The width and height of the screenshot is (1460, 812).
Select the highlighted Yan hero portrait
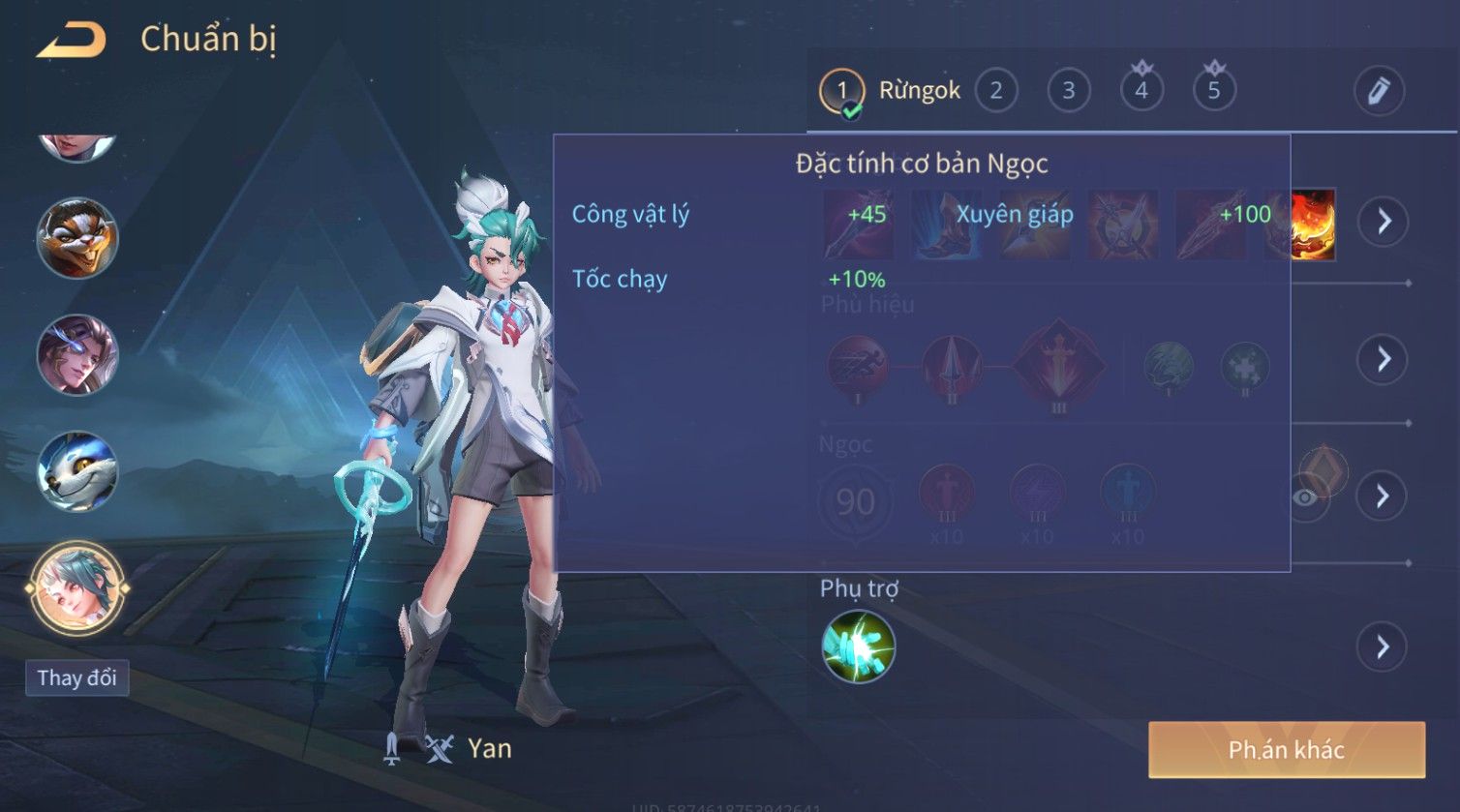[x=77, y=586]
